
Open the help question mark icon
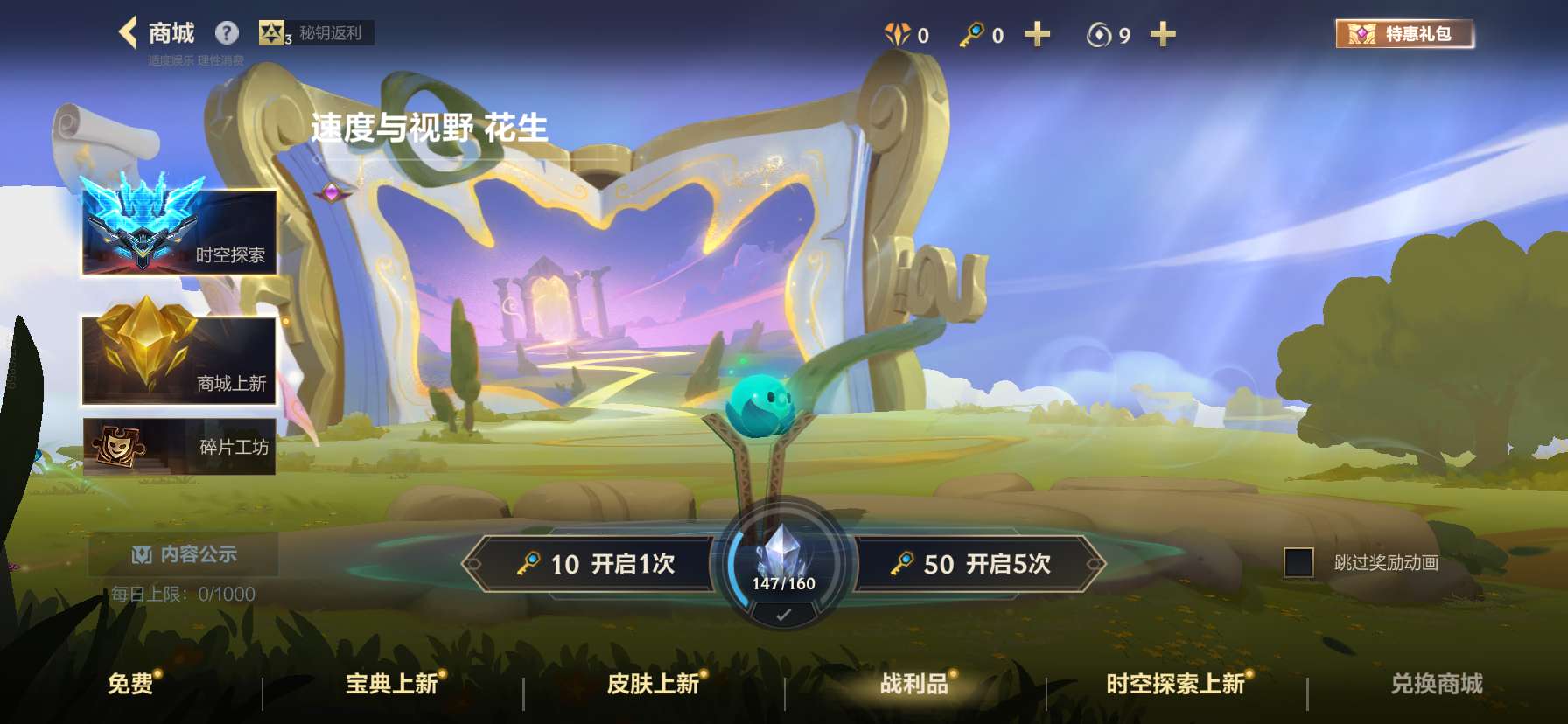[227, 32]
